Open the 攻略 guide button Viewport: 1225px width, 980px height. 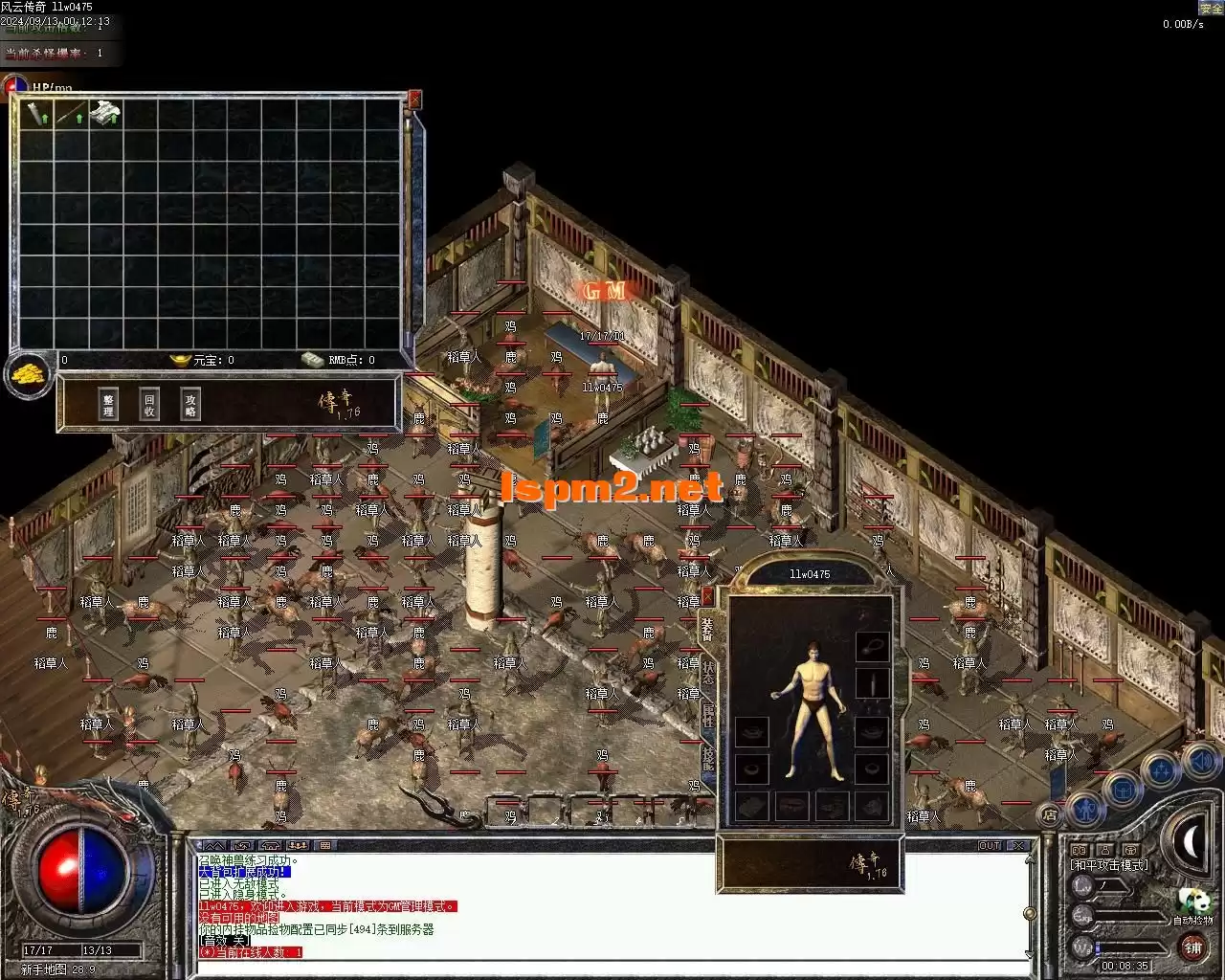[x=190, y=405]
